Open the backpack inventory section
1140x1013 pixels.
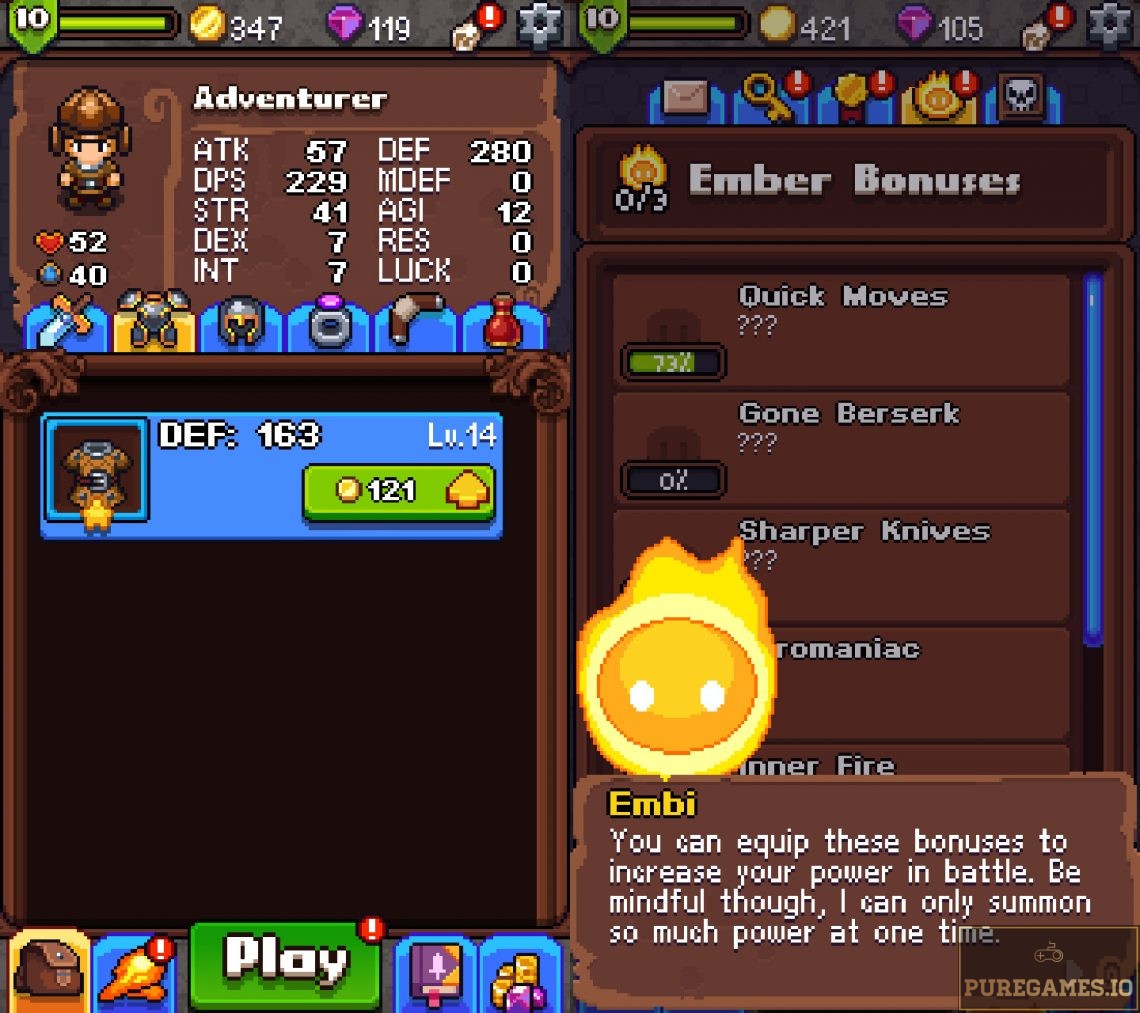tap(50, 970)
